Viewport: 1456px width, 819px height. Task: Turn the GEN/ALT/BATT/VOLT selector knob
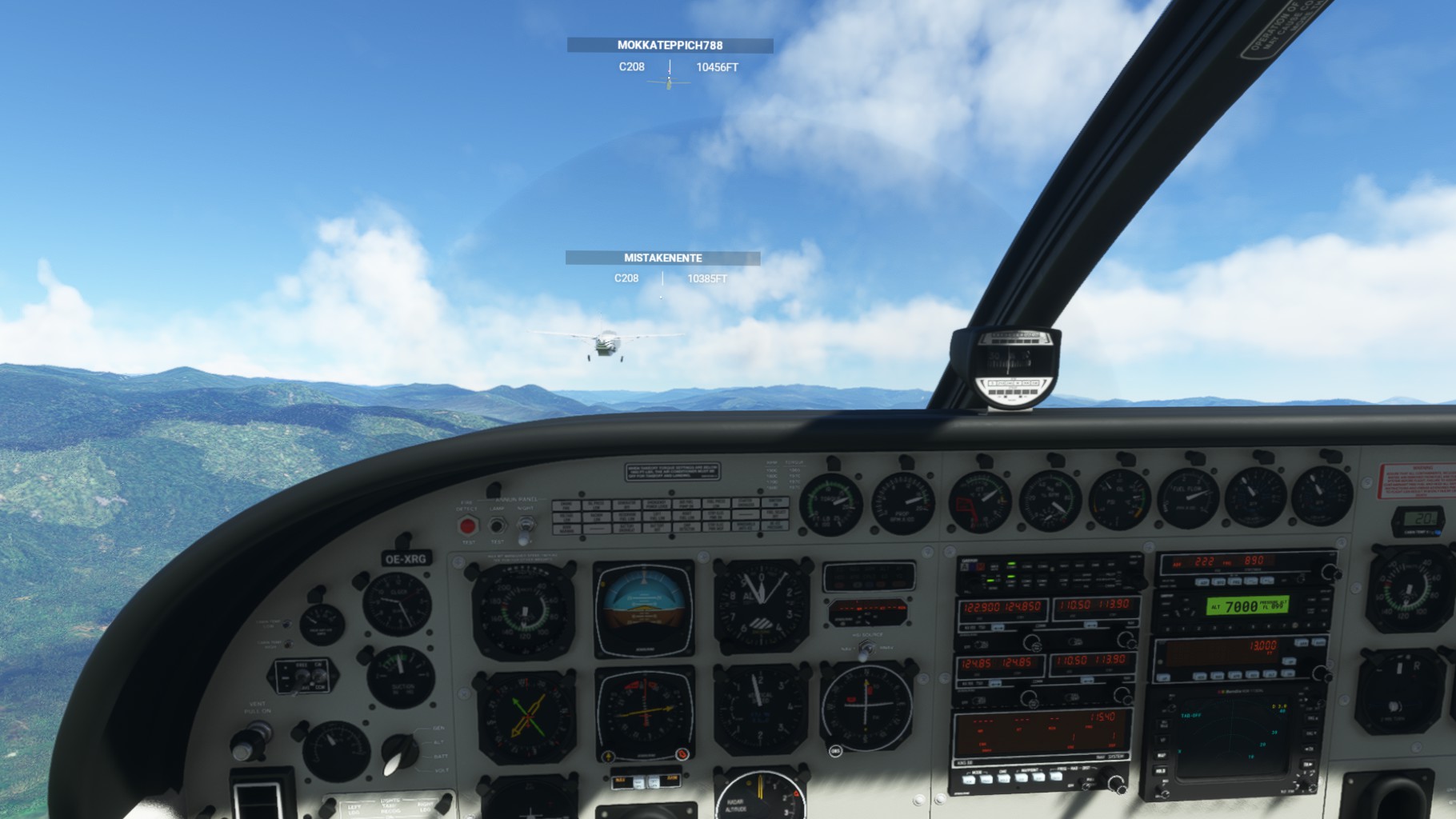[x=400, y=753]
